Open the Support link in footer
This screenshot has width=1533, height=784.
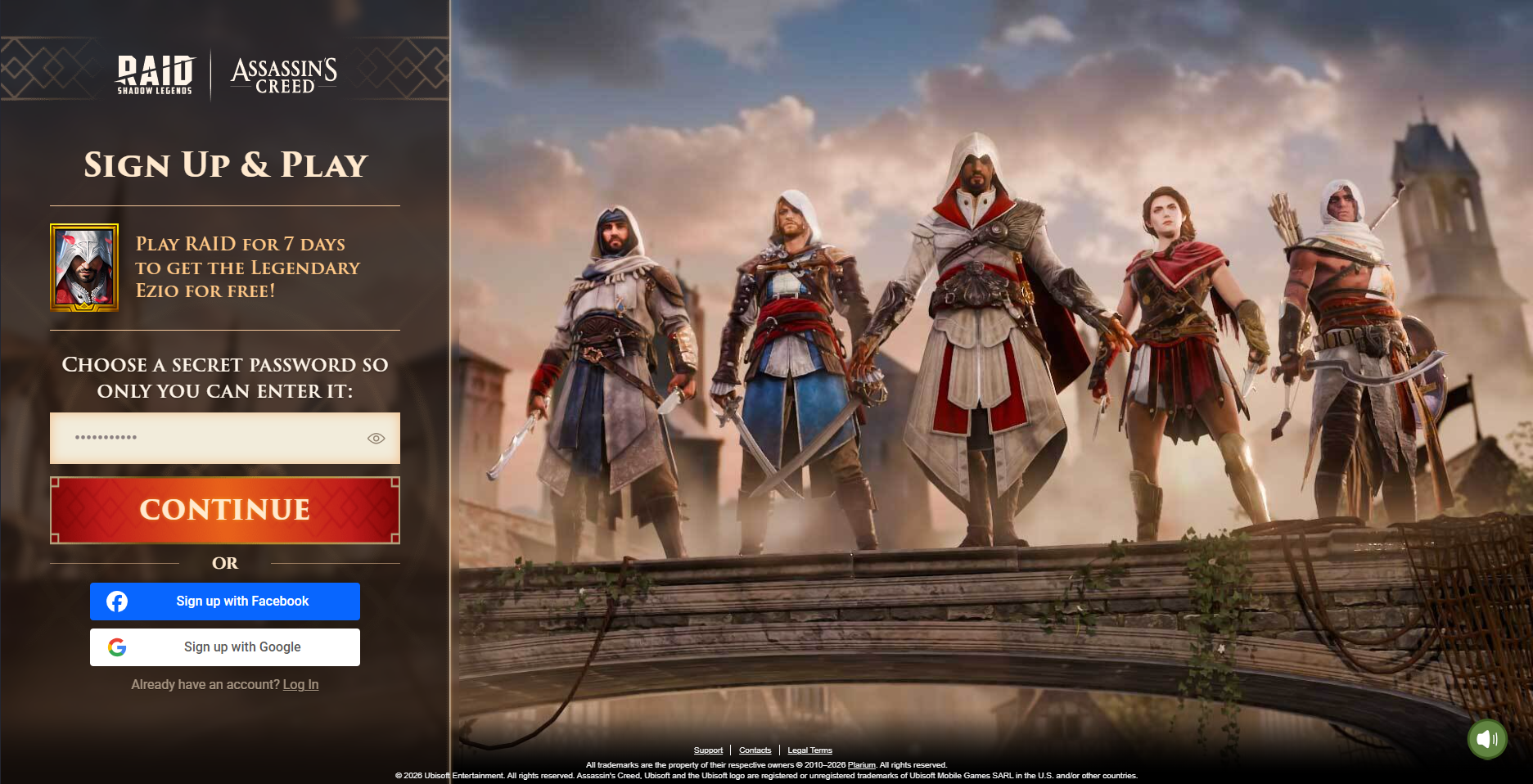click(x=708, y=750)
